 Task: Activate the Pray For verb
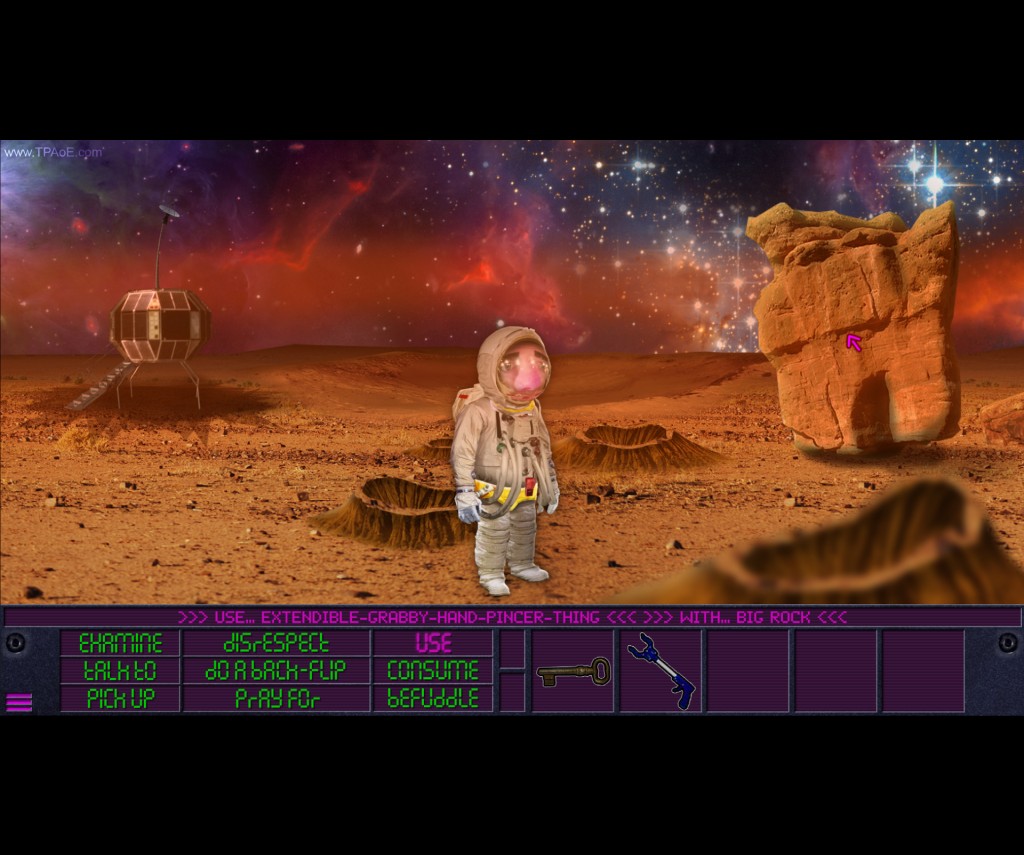pos(276,698)
